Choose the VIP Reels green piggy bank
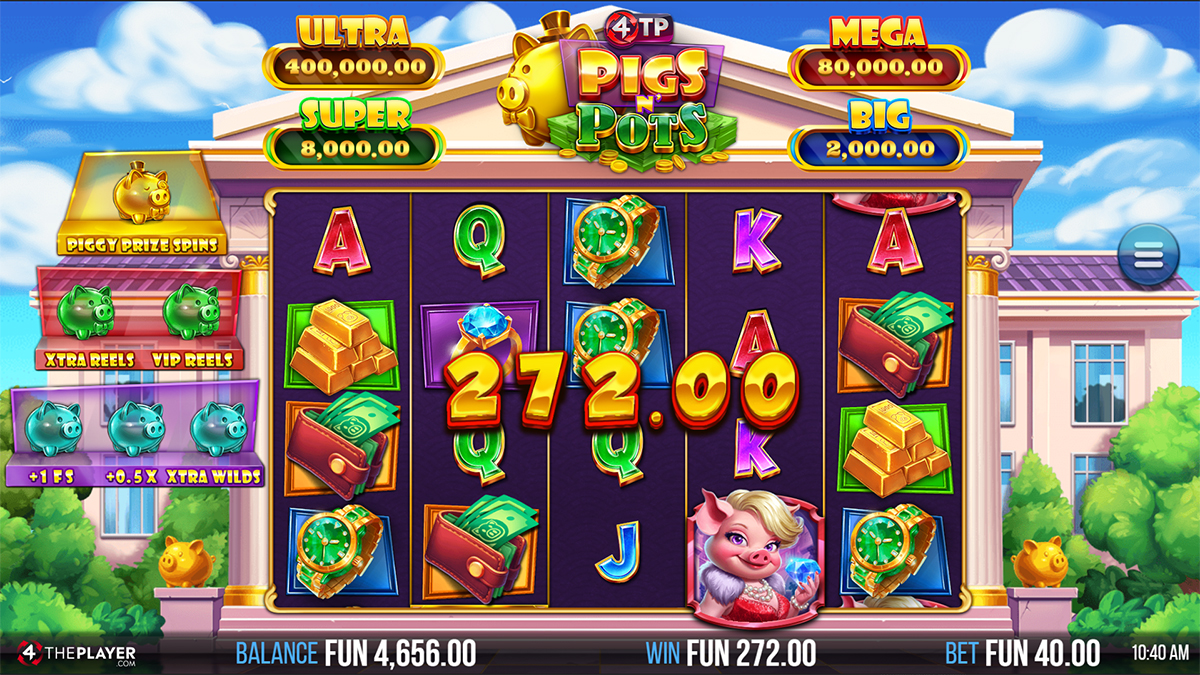This screenshot has height=675, width=1200. [x=191, y=312]
